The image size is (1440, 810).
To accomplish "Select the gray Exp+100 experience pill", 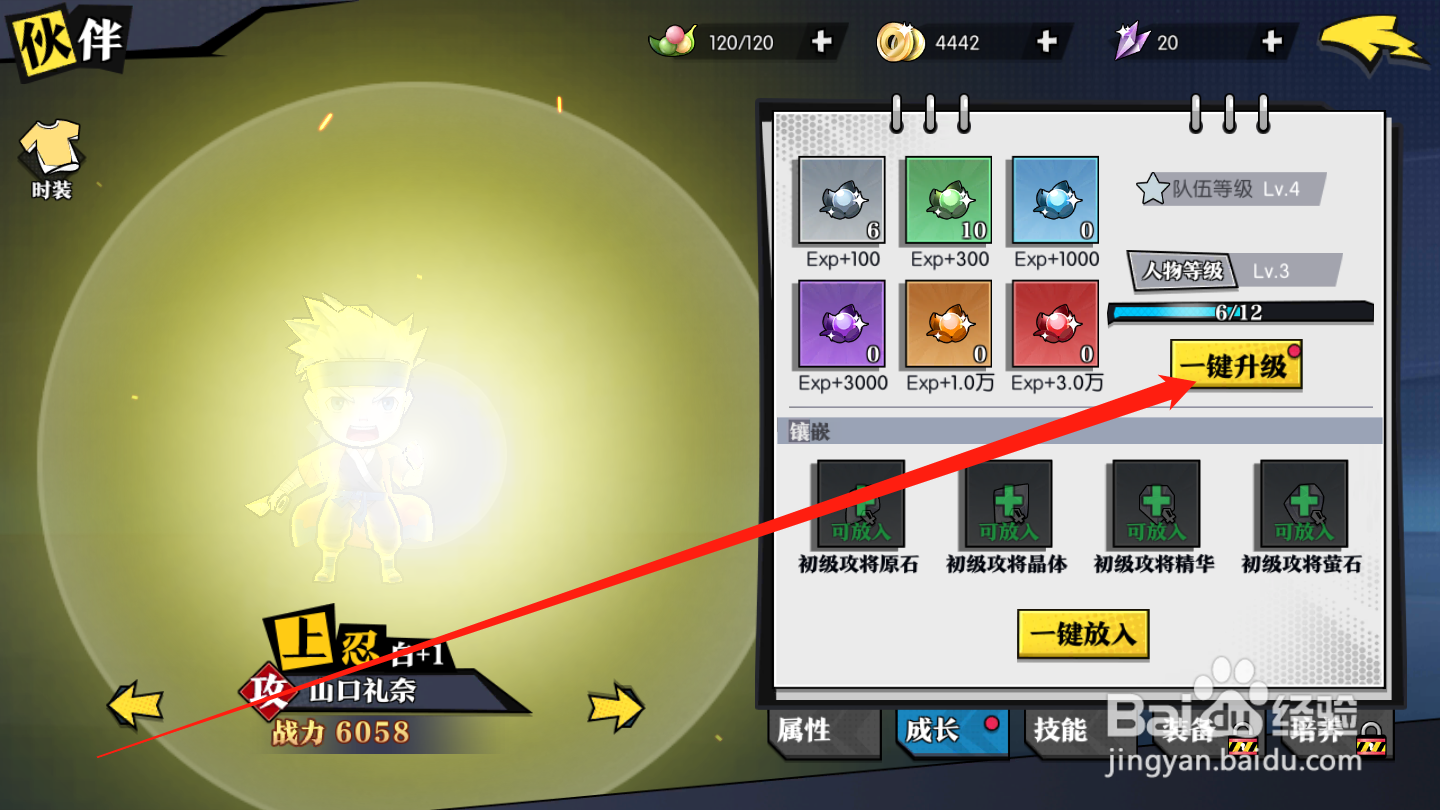I will (x=841, y=200).
